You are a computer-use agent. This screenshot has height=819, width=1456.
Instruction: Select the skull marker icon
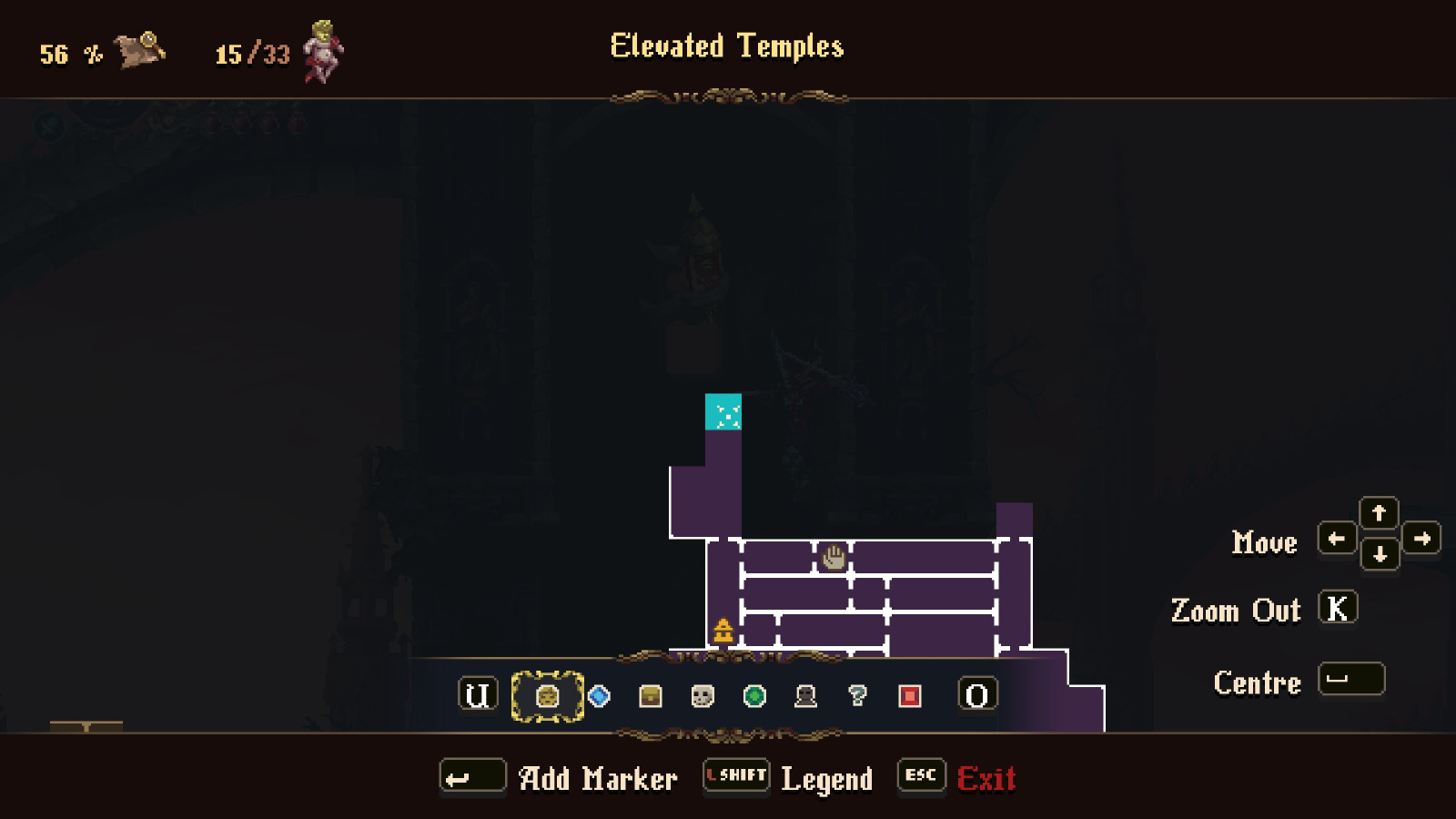(700, 694)
